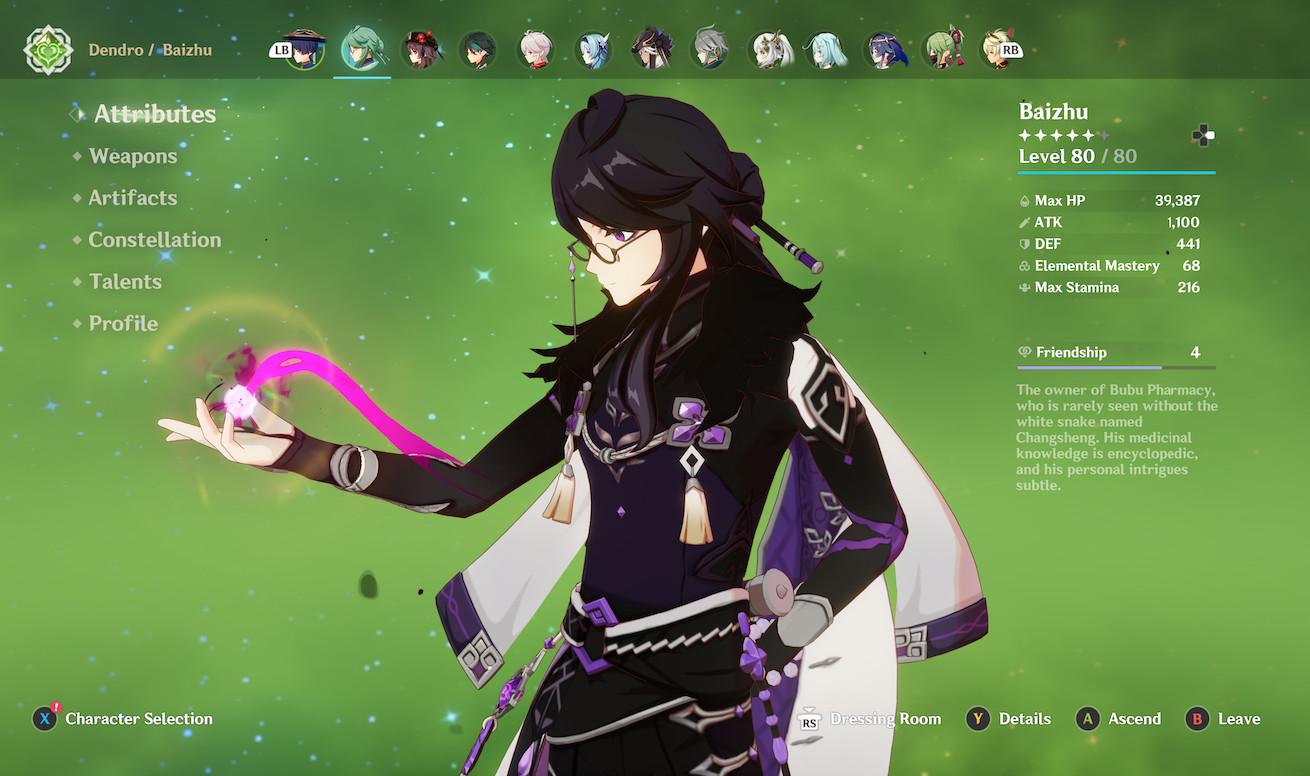The height and width of the screenshot is (776, 1310).
Task: Select Xiao's character portrait
Action: tap(478, 50)
